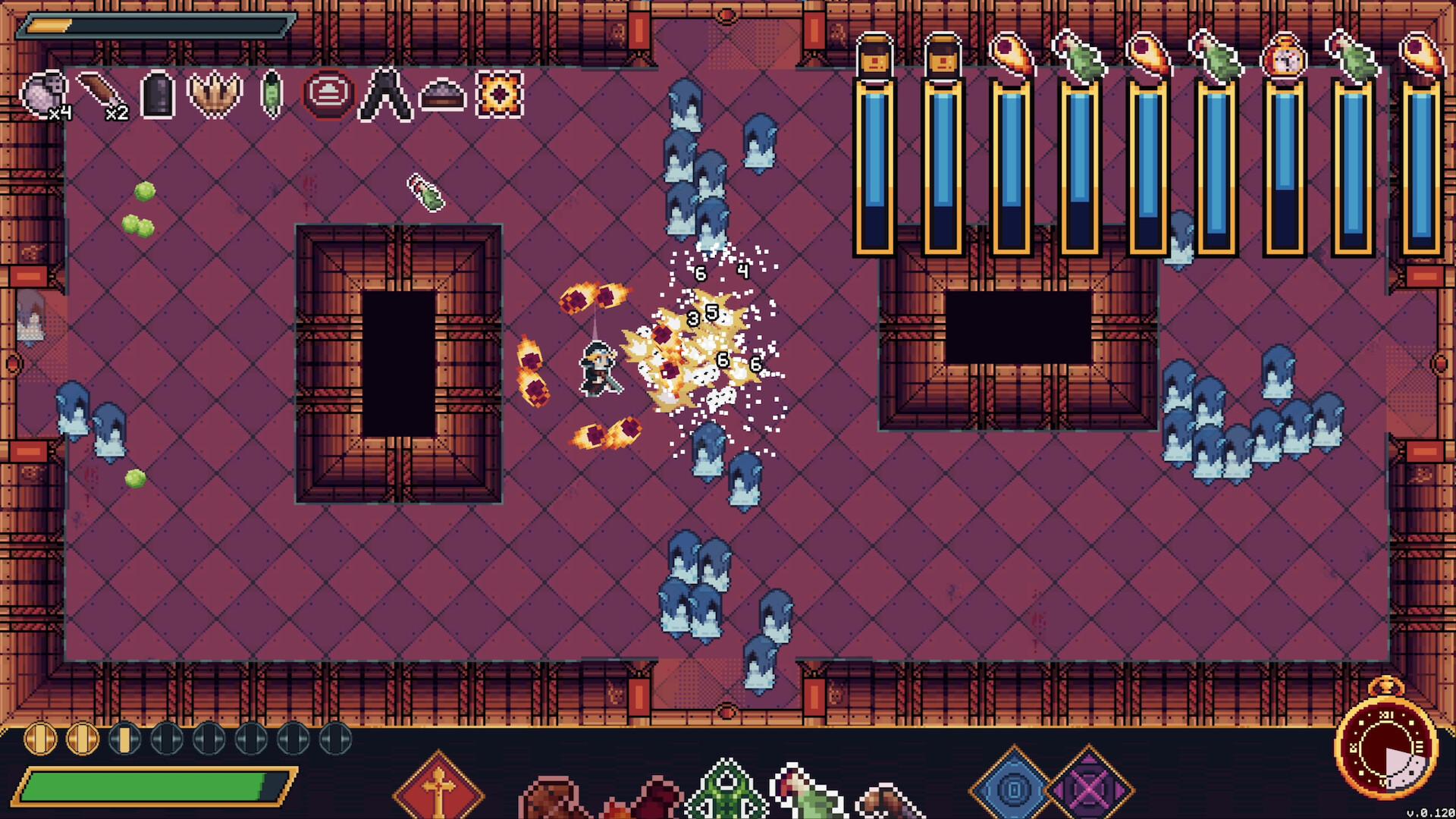This screenshot has width=1456, height=819.
Task: Click the black tongs item
Action: pos(387,93)
